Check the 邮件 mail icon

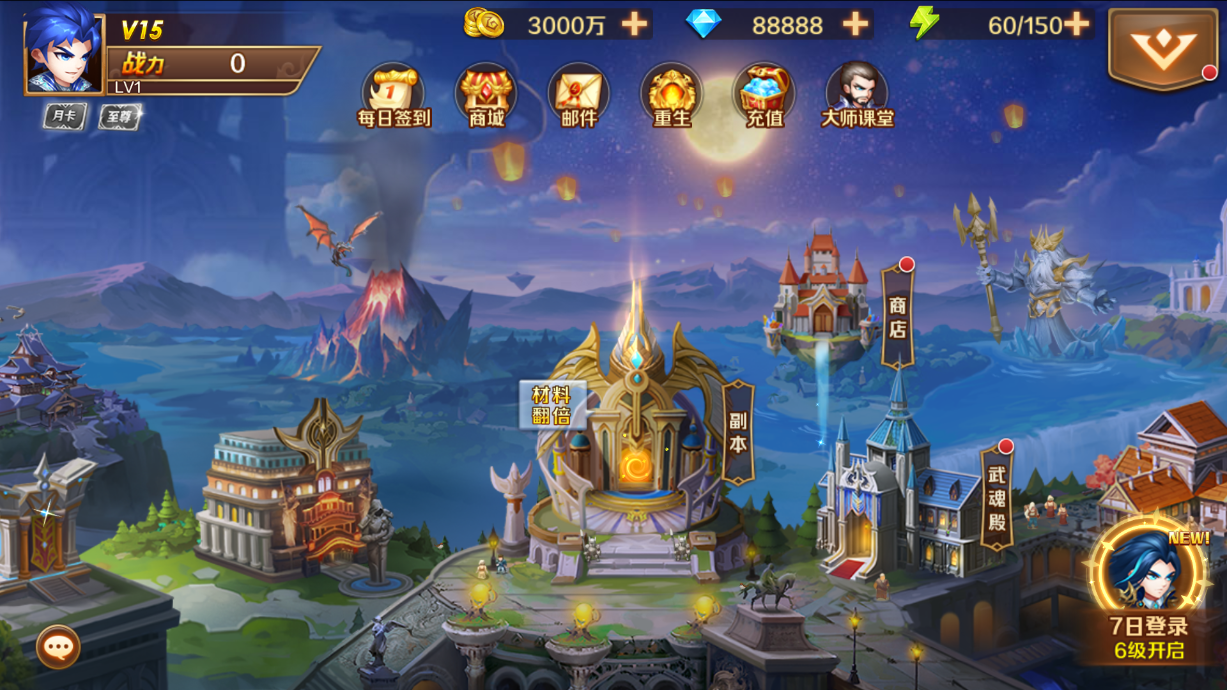578,96
